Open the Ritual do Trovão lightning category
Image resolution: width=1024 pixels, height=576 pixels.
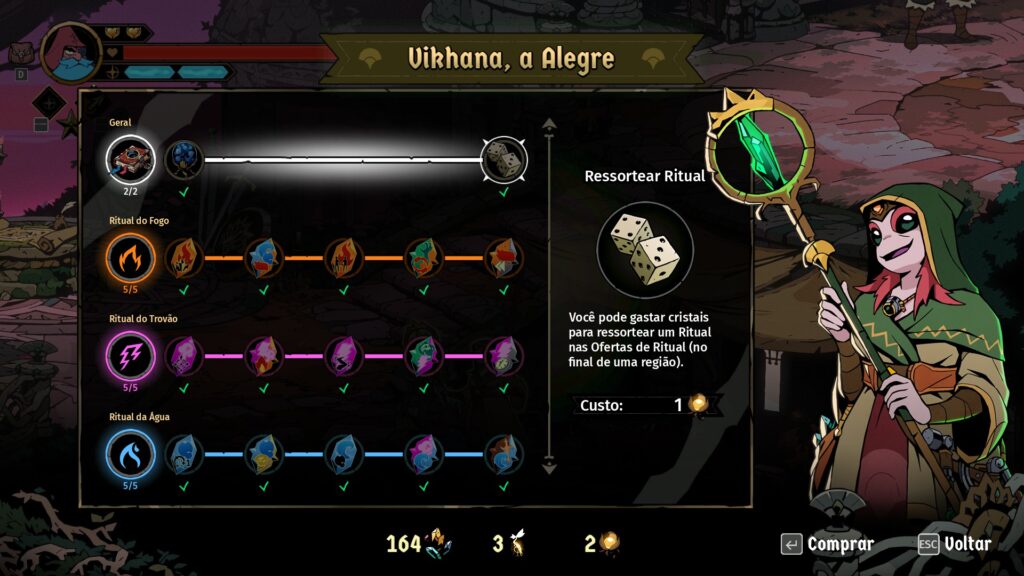tap(130, 356)
